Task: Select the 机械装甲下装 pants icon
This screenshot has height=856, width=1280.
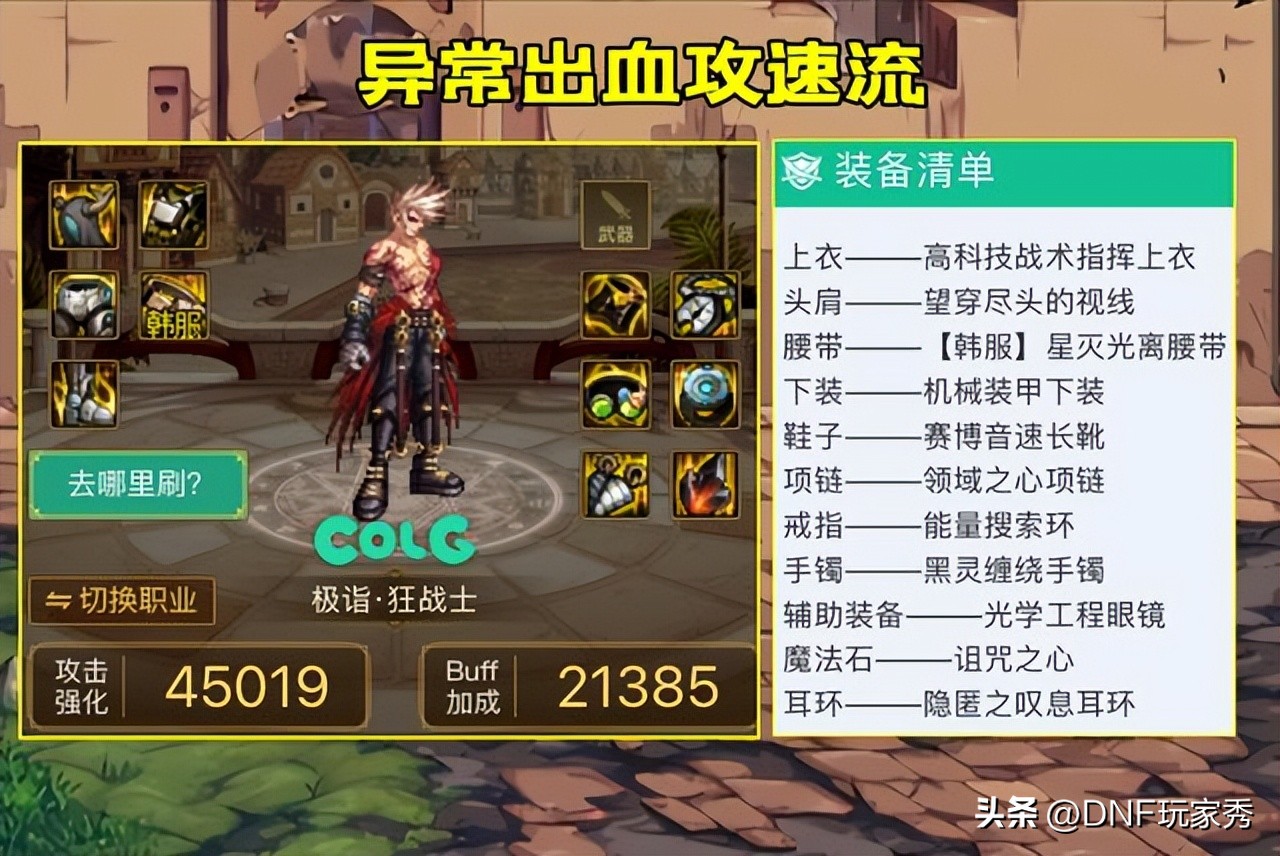Action: (x=83, y=306)
